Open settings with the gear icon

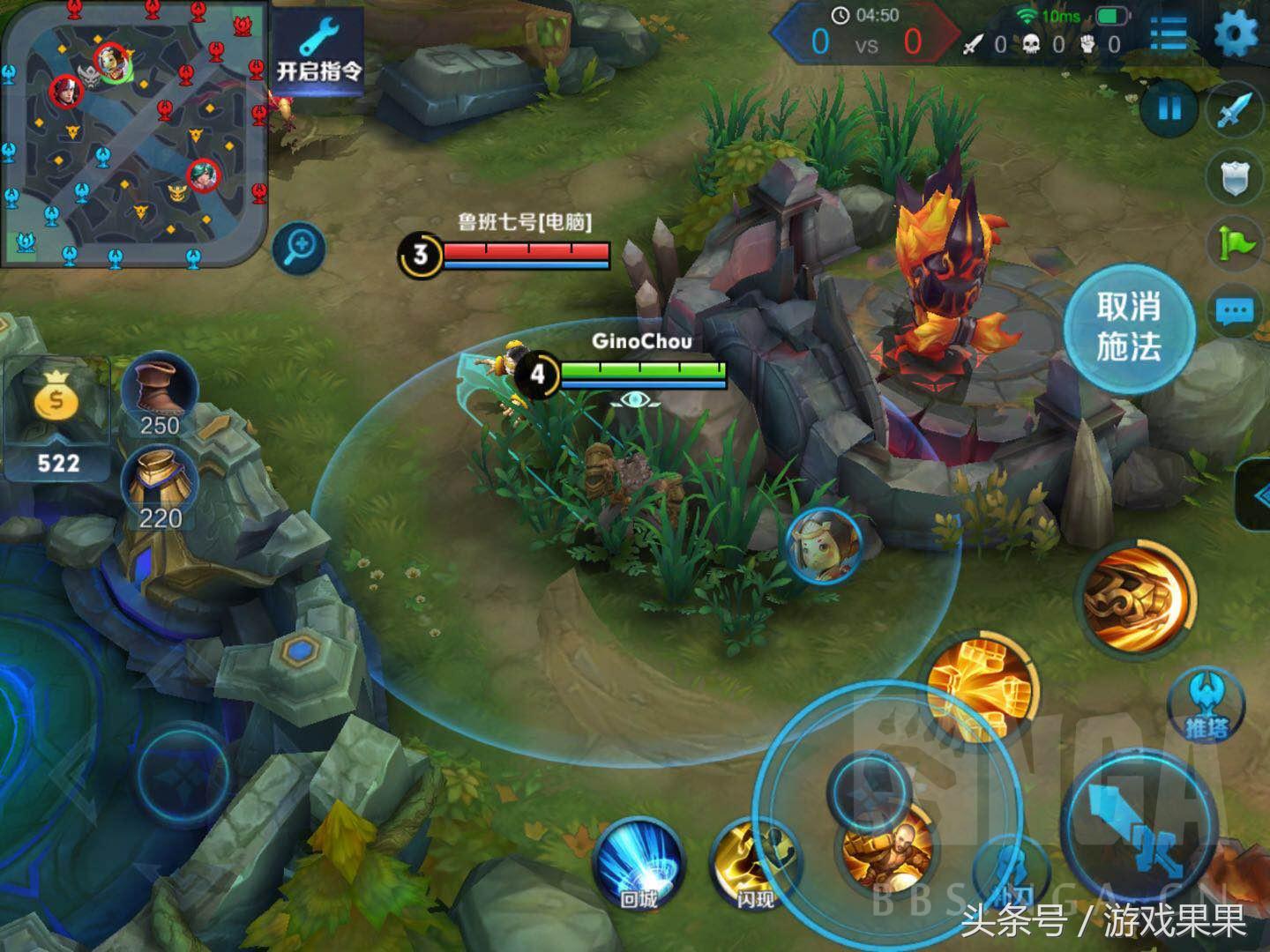[1236, 35]
